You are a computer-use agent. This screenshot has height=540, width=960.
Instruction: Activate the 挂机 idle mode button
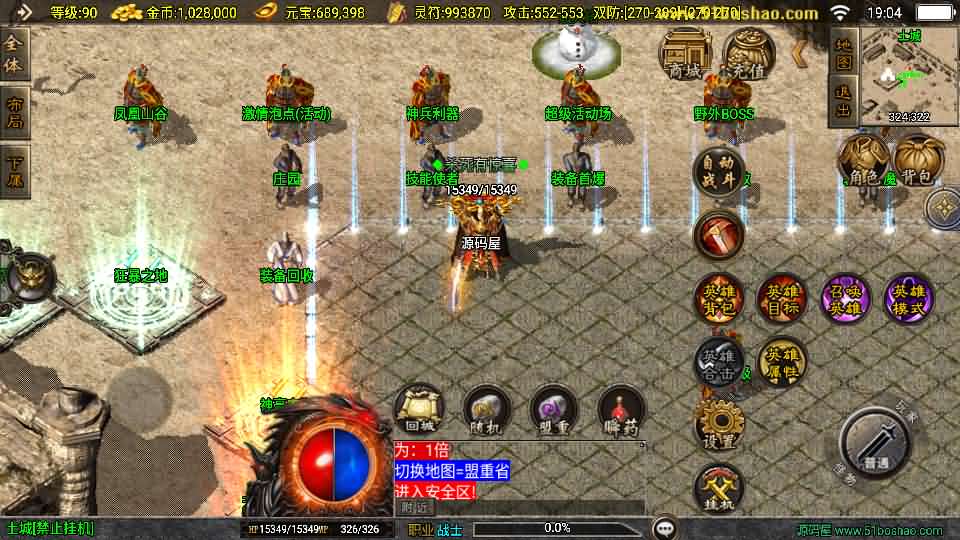[x=719, y=489]
